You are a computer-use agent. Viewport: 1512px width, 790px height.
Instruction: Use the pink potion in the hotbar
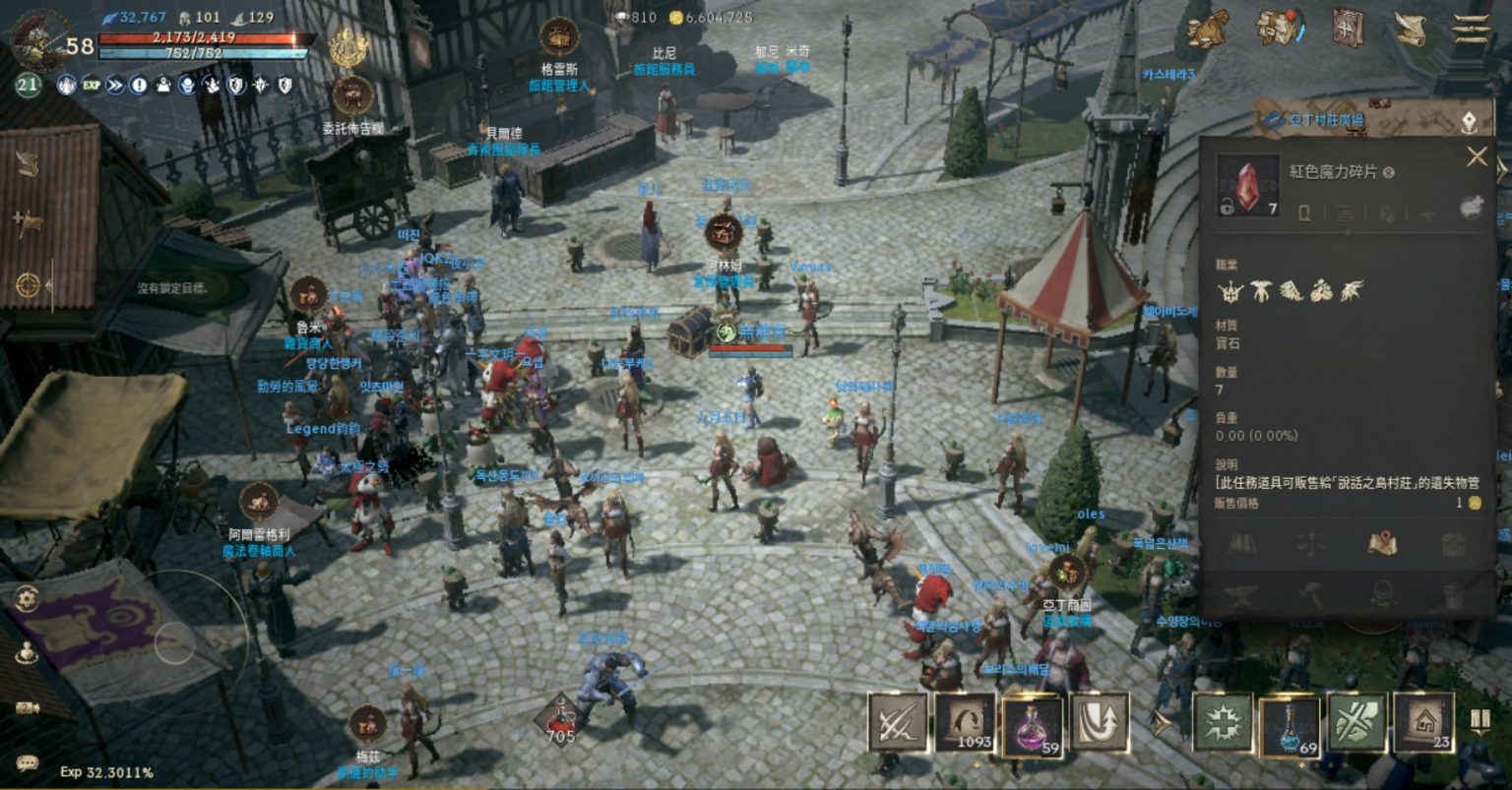1031,725
